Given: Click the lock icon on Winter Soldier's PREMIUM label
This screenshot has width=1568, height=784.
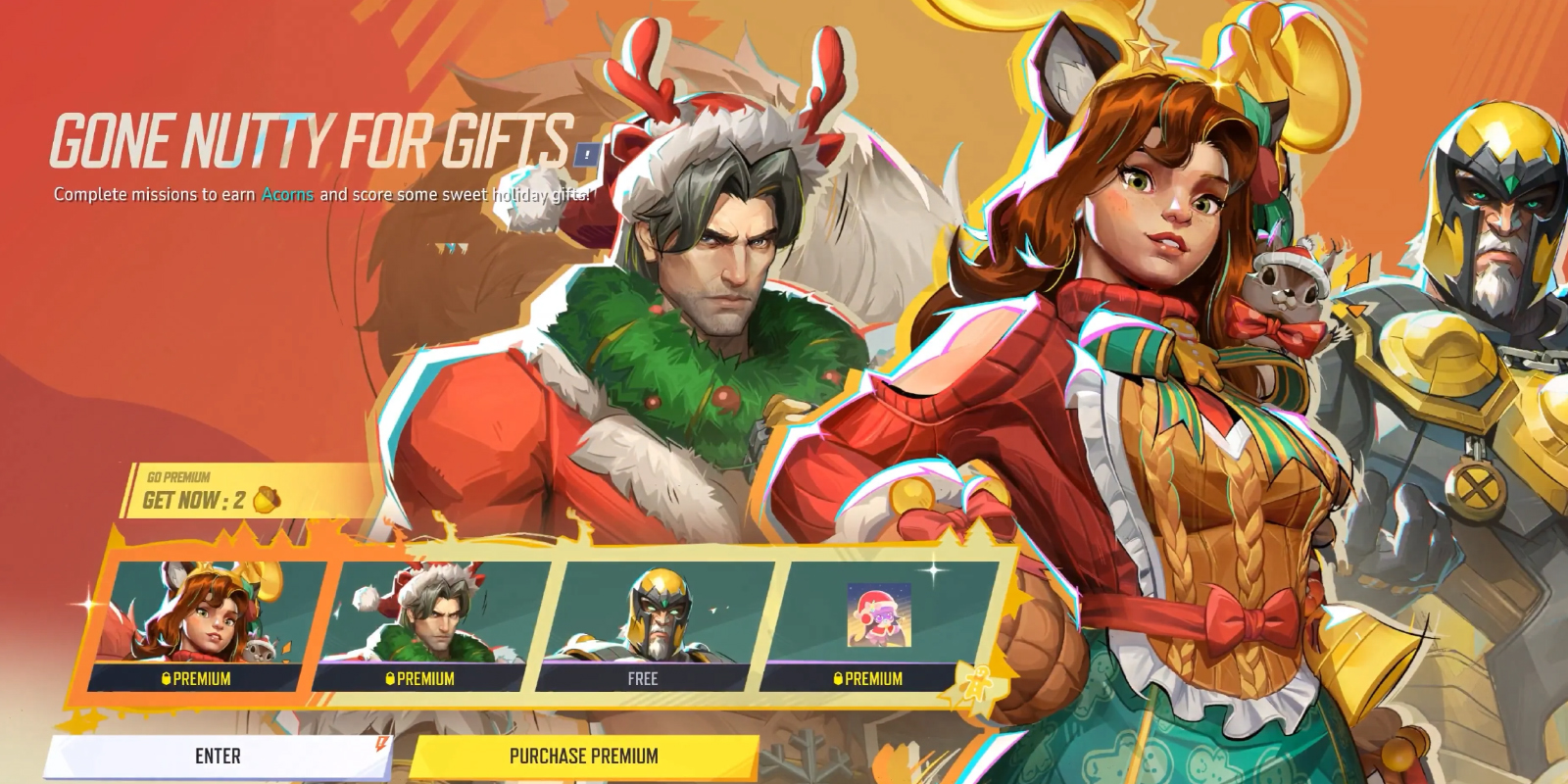Looking at the screenshot, I should [388, 678].
